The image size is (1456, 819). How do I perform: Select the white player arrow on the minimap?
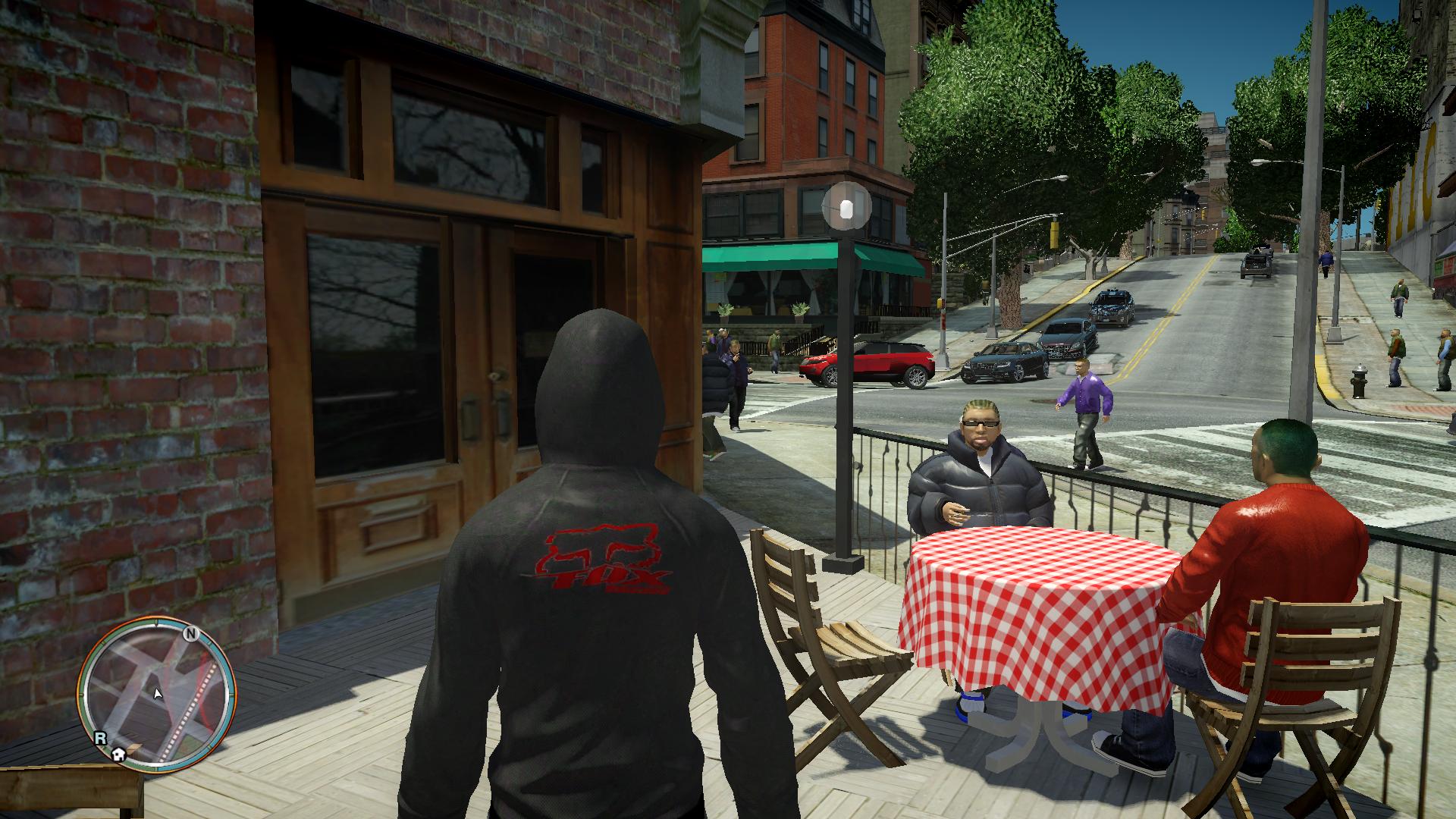pos(158,693)
